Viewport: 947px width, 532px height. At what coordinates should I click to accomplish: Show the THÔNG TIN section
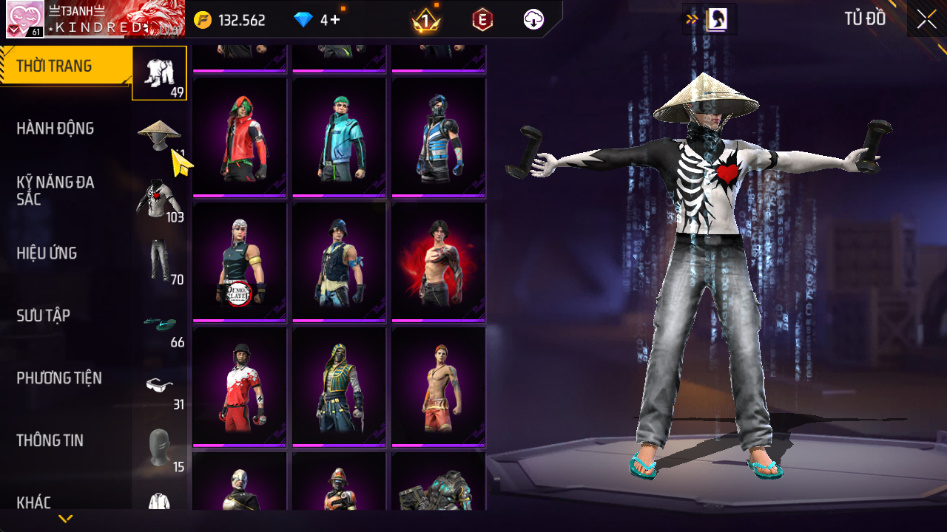[x=50, y=440]
